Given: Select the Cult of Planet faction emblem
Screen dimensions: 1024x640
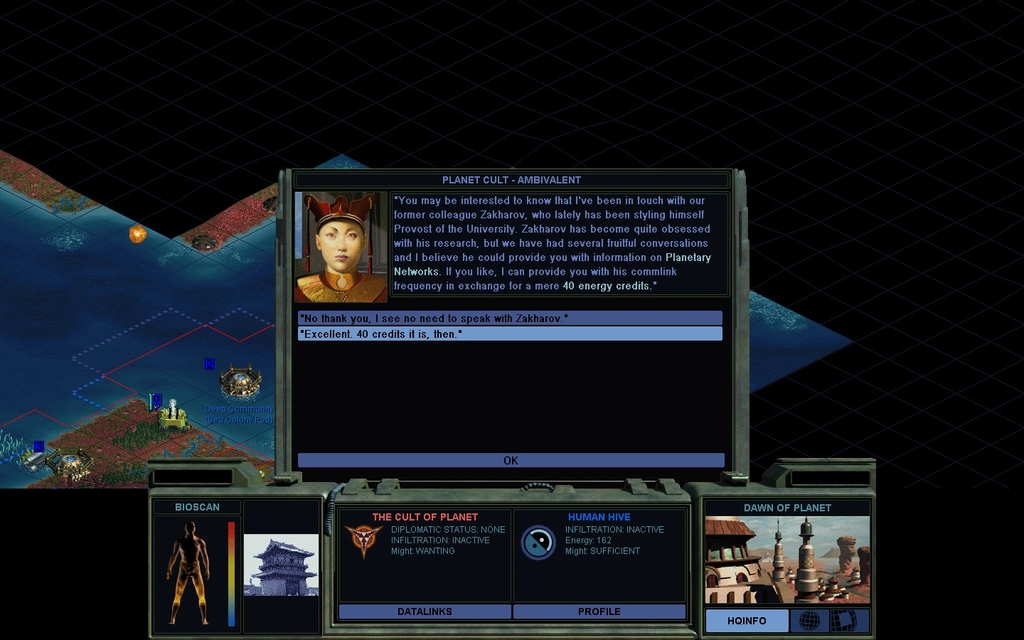Looking at the screenshot, I should [x=363, y=540].
